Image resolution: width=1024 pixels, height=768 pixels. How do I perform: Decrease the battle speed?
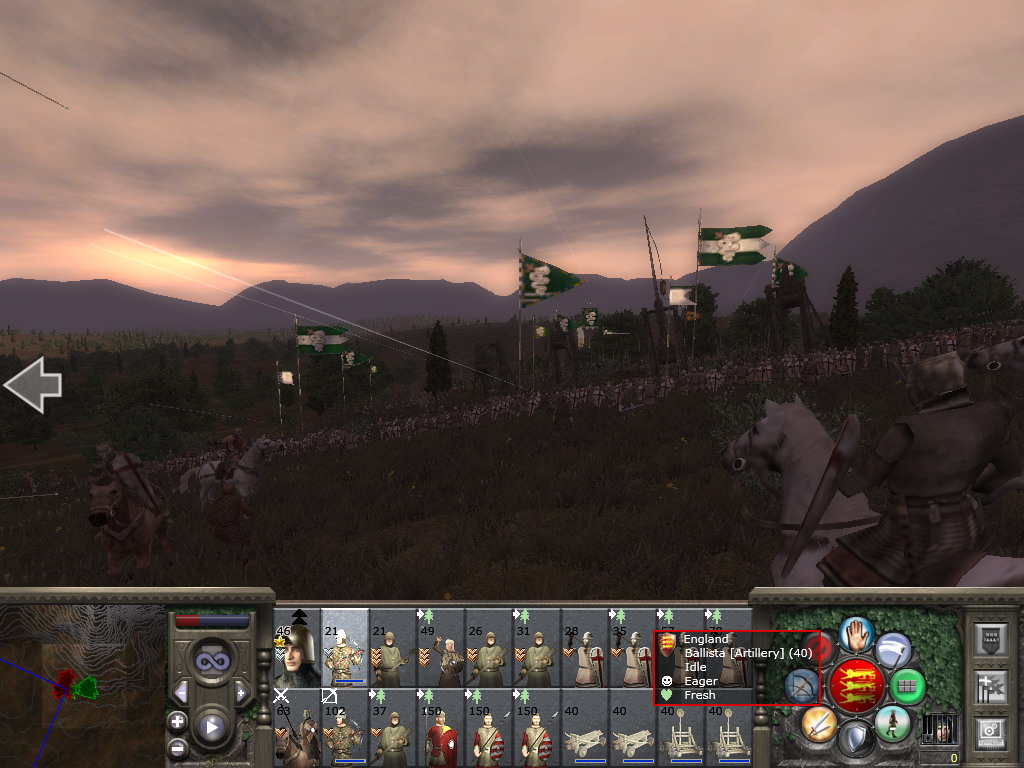pos(181,692)
